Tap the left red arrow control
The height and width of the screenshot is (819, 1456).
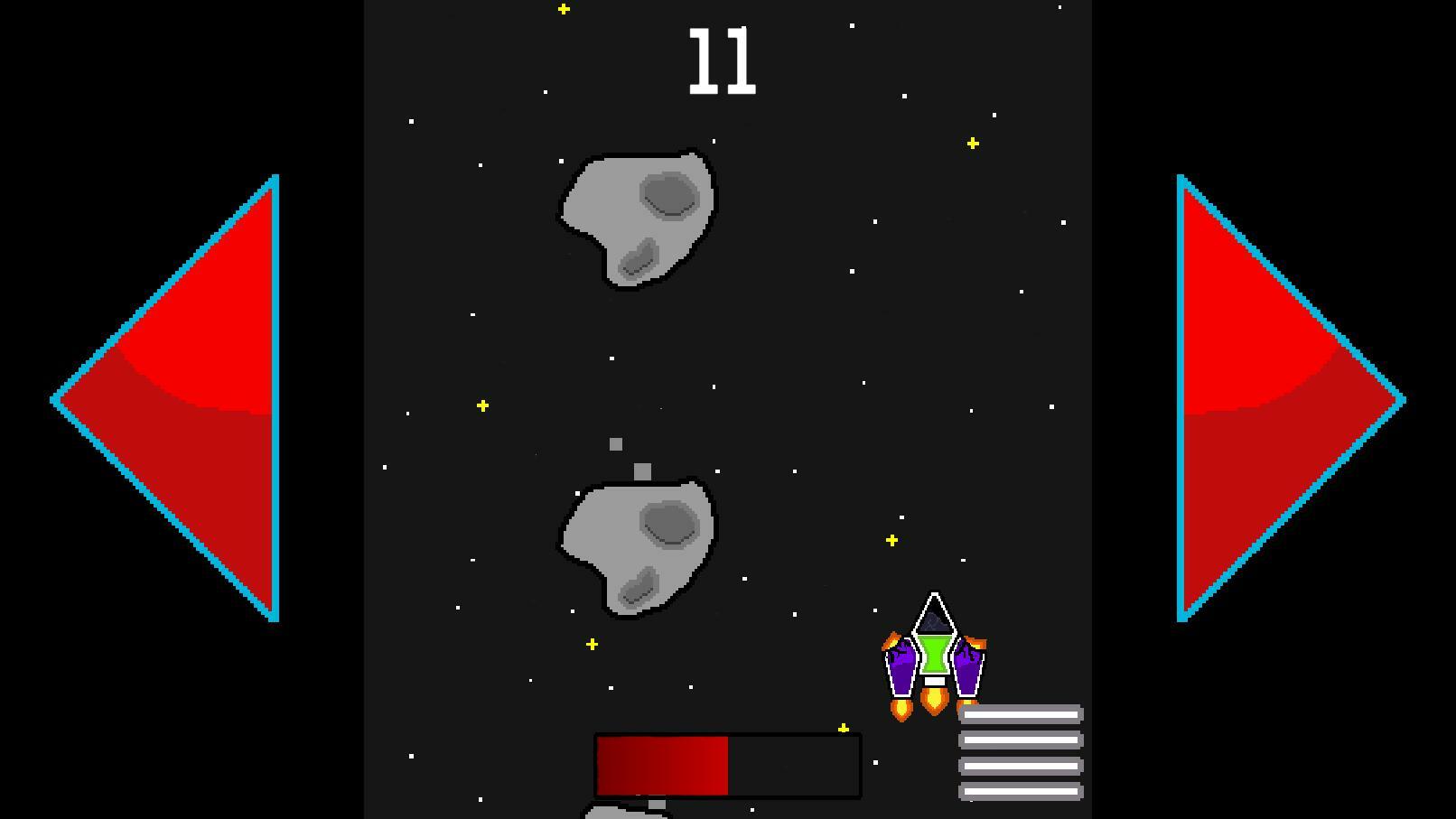click(x=181, y=397)
